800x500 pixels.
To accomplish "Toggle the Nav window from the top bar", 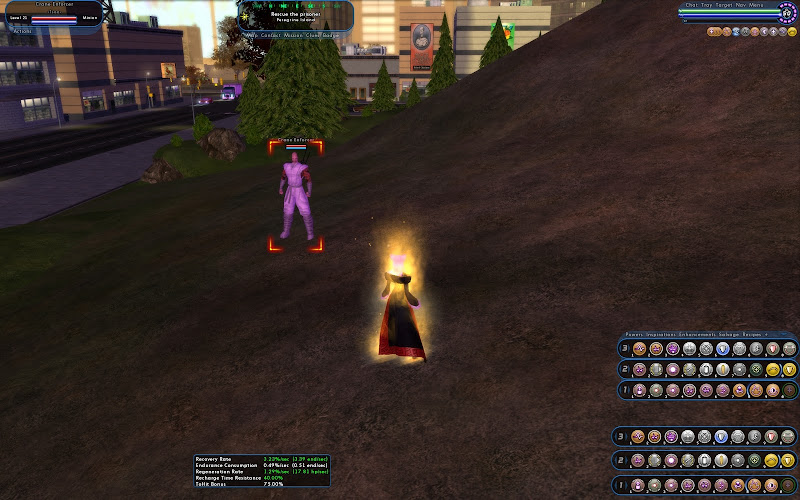I will point(741,5).
